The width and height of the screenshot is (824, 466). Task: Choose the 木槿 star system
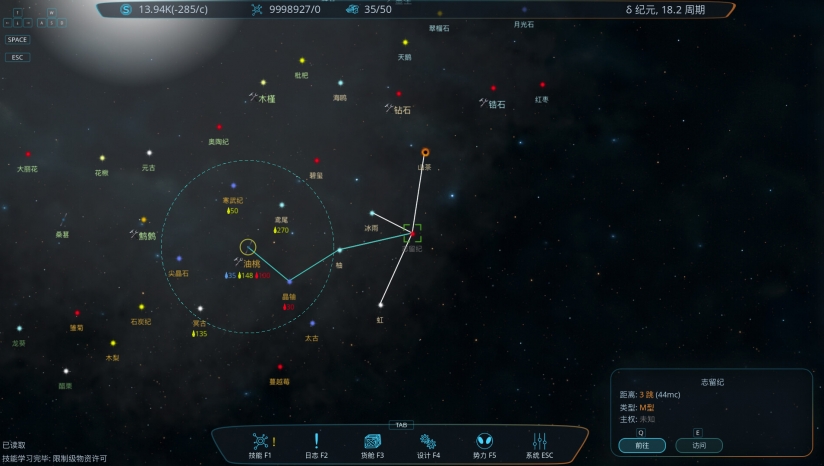pyautogui.click(x=264, y=83)
